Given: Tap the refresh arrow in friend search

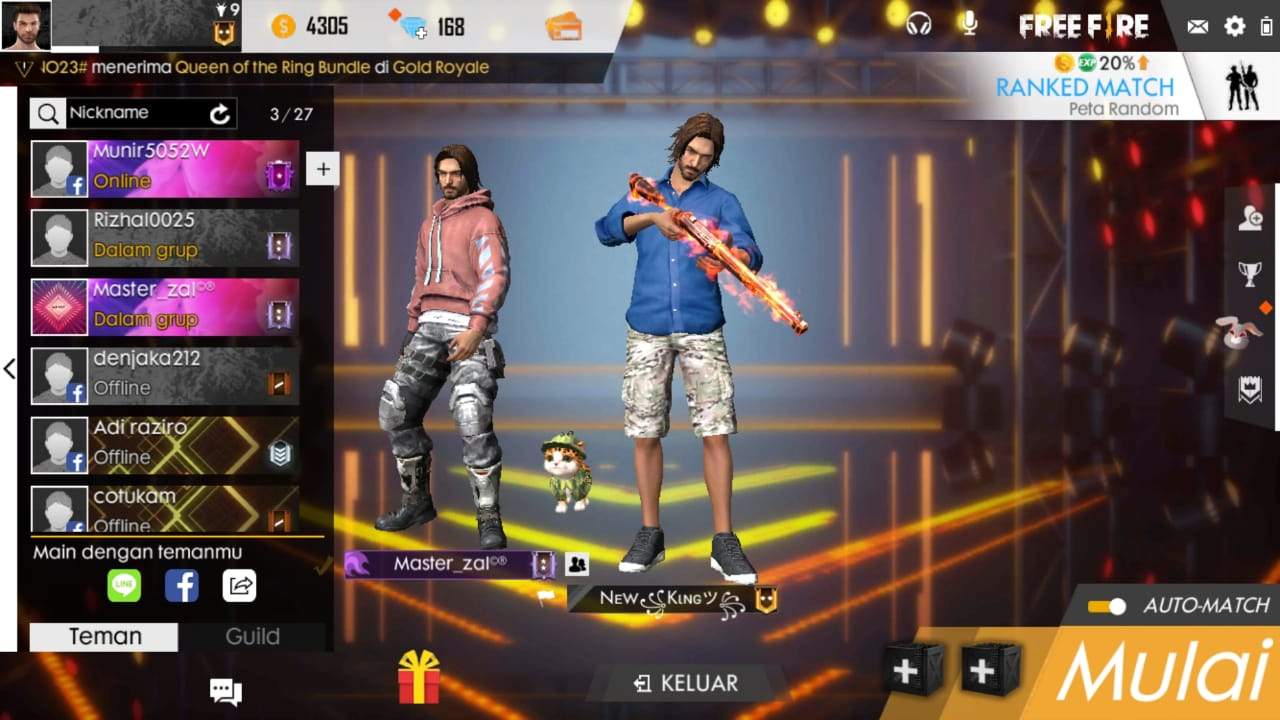Looking at the screenshot, I should 222,113.
